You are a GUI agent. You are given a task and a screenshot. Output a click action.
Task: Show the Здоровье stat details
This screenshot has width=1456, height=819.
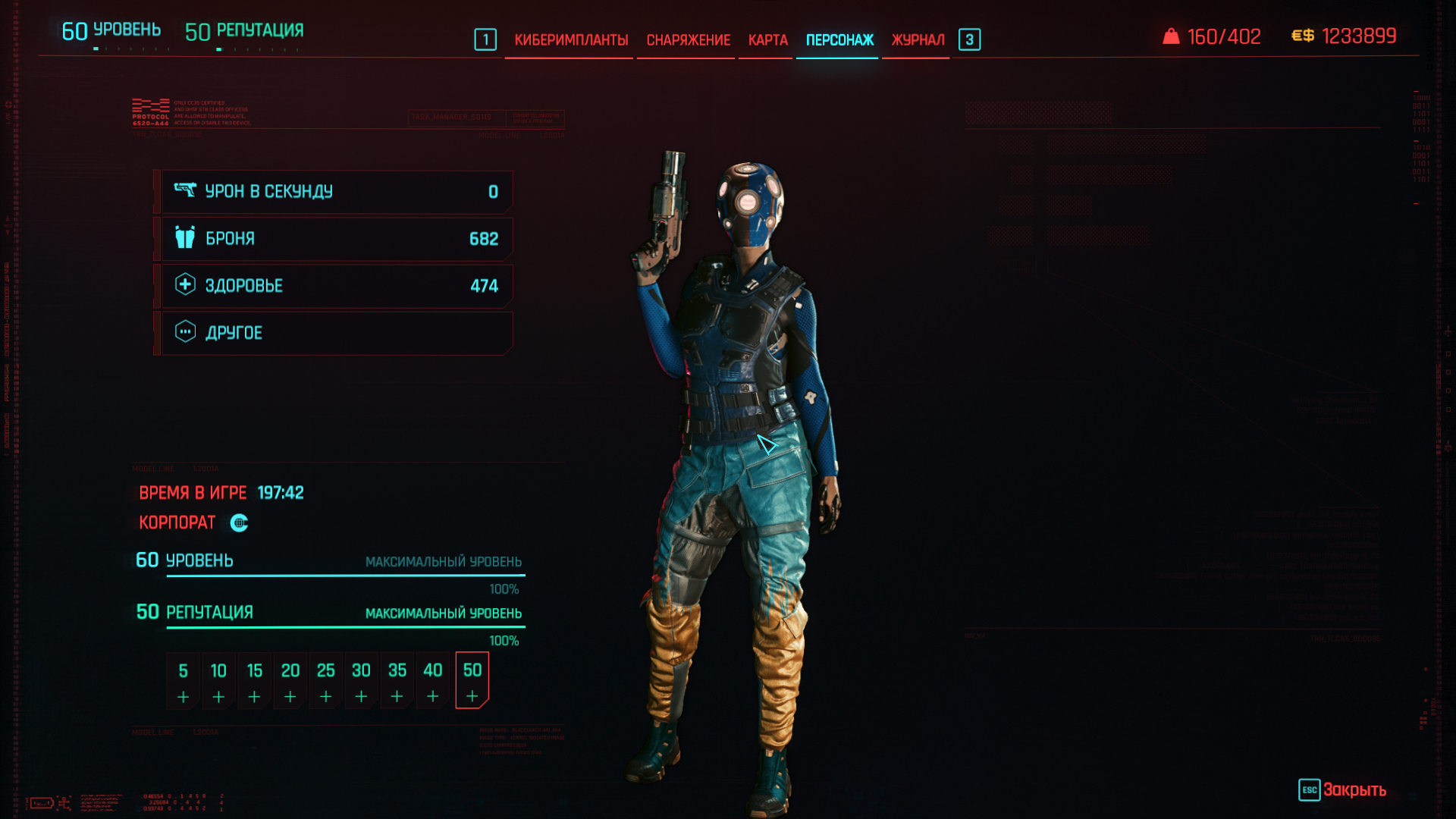(x=337, y=286)
